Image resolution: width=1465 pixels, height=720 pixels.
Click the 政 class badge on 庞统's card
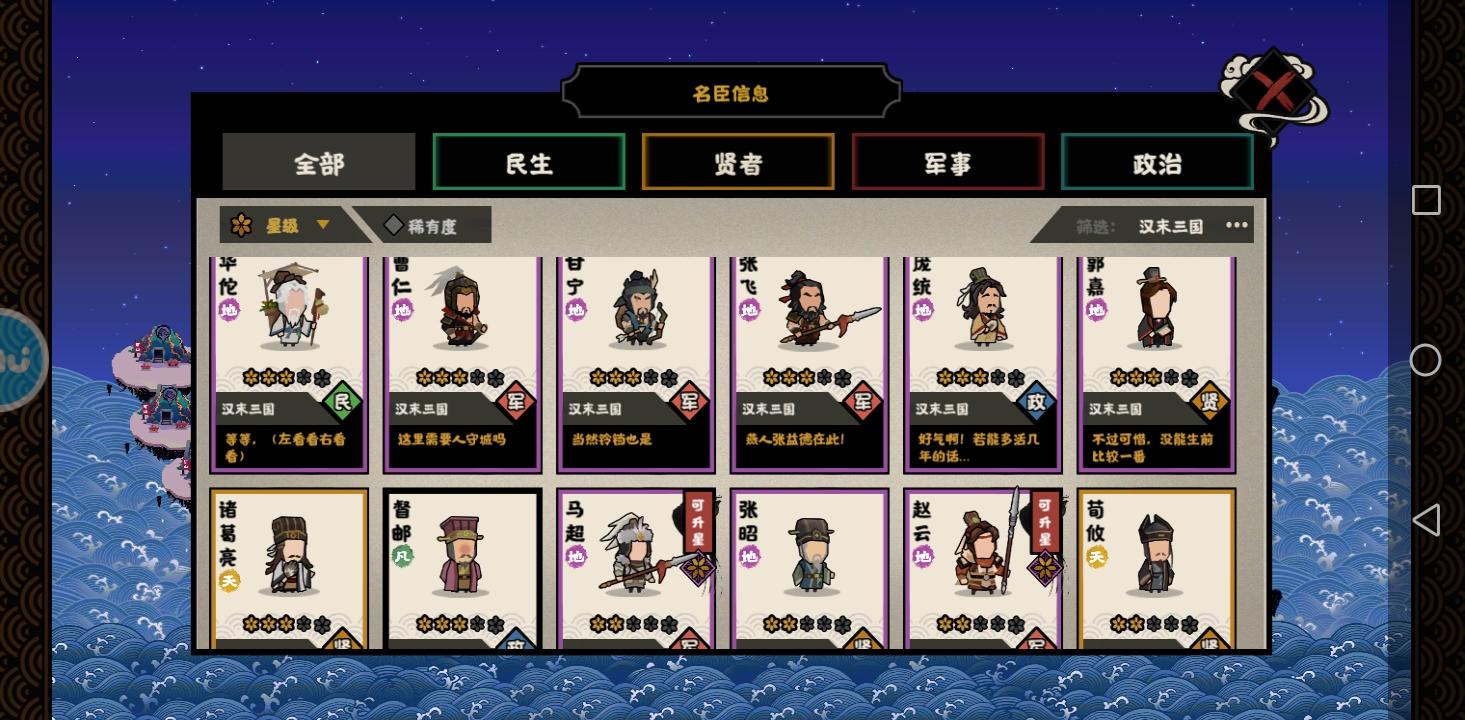[1037, 402]
